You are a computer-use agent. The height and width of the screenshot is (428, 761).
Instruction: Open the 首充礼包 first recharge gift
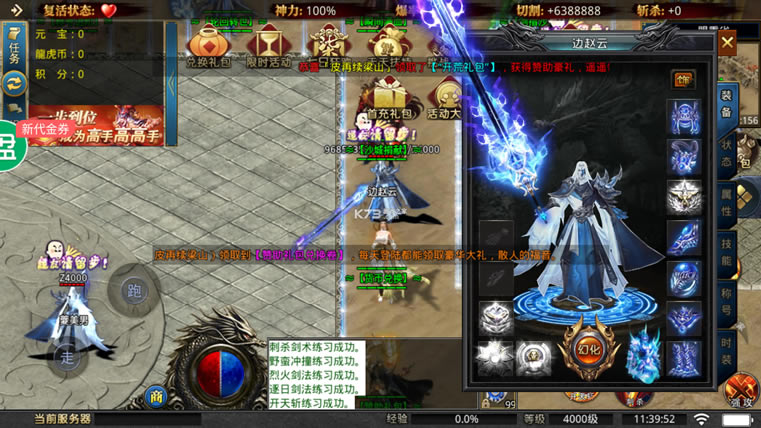coord(384,100)
